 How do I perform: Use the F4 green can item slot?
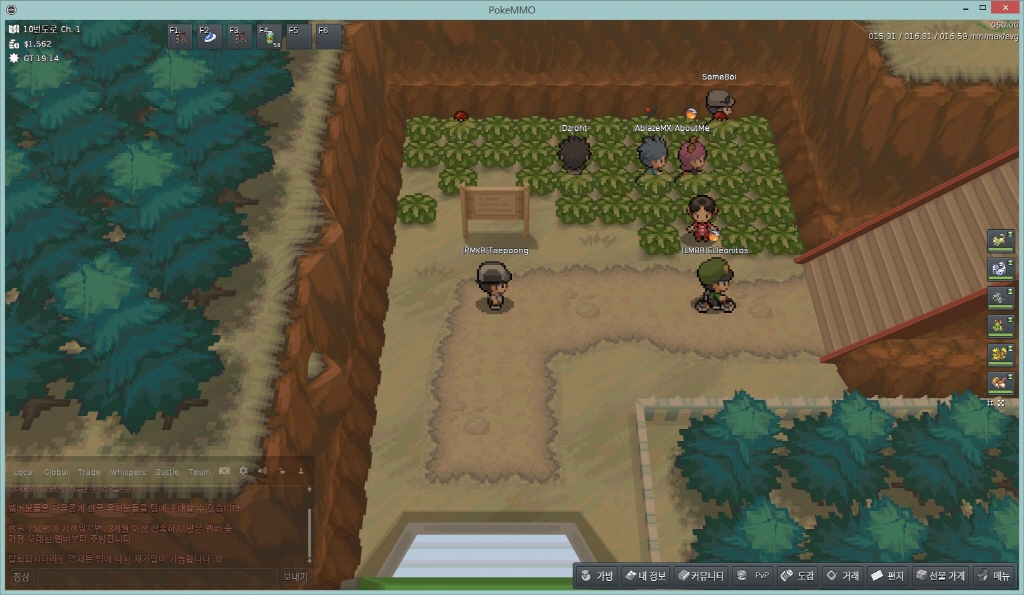[x=269, y=37]
